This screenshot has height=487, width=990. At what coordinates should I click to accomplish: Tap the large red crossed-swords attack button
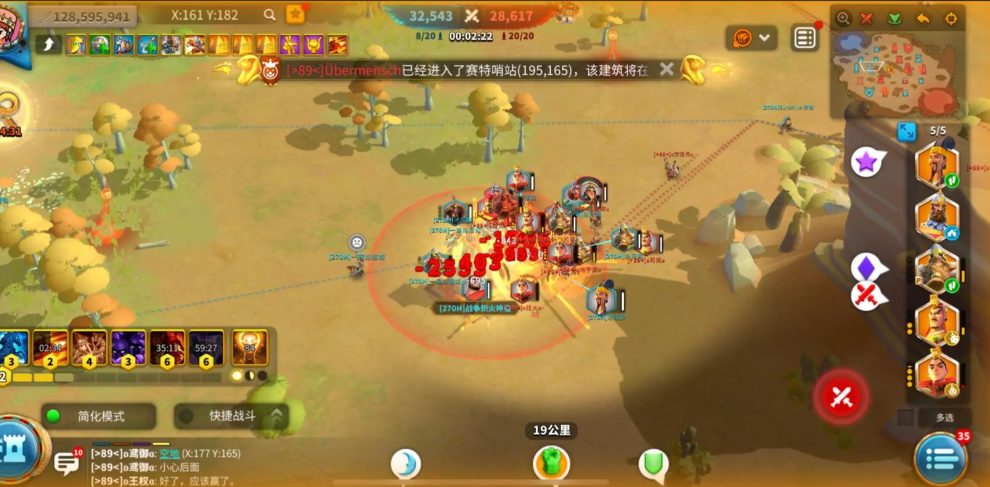pyautogui.click(x=841, y=397)
